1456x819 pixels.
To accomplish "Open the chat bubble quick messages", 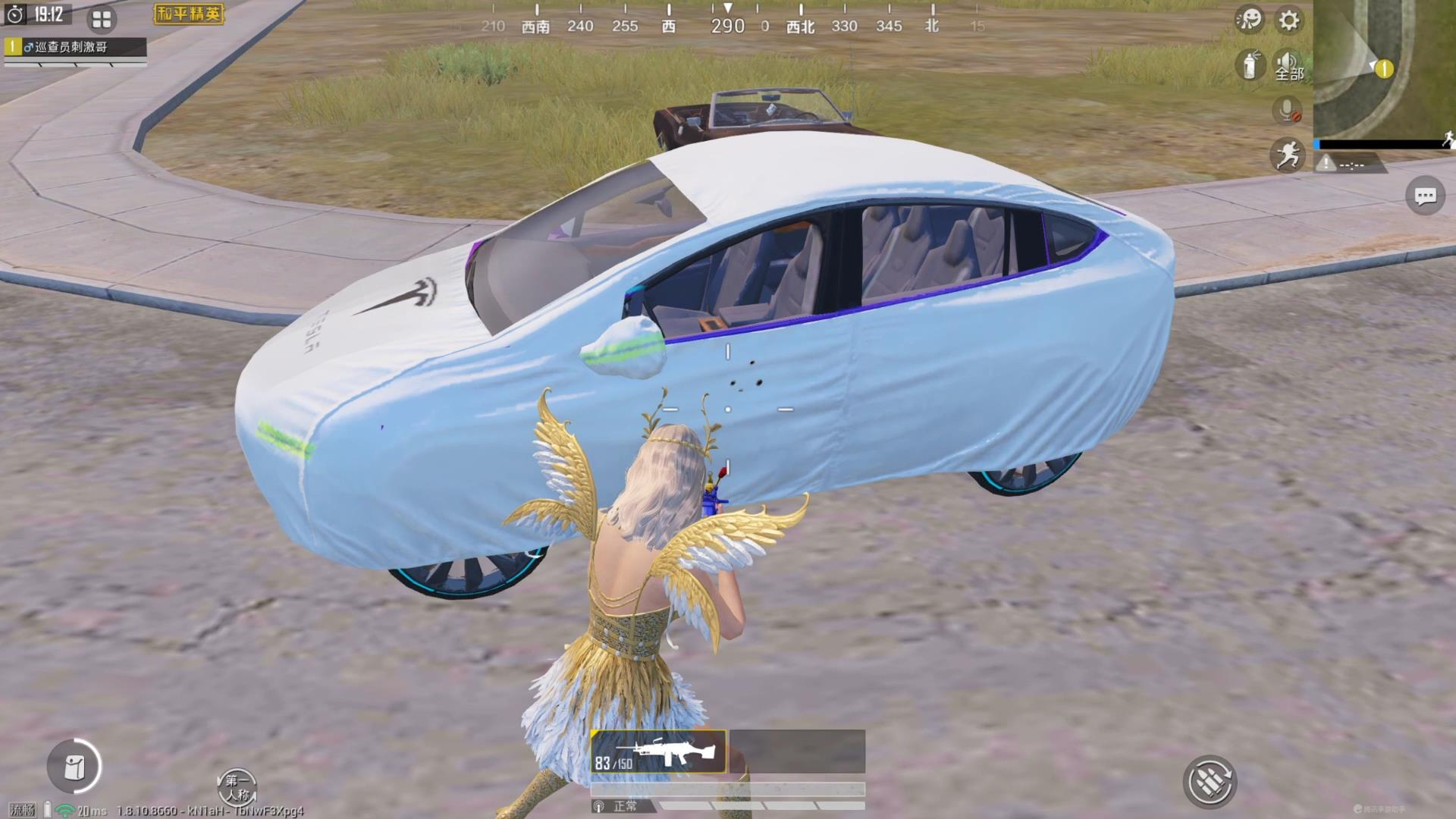I will point(1425,196).
